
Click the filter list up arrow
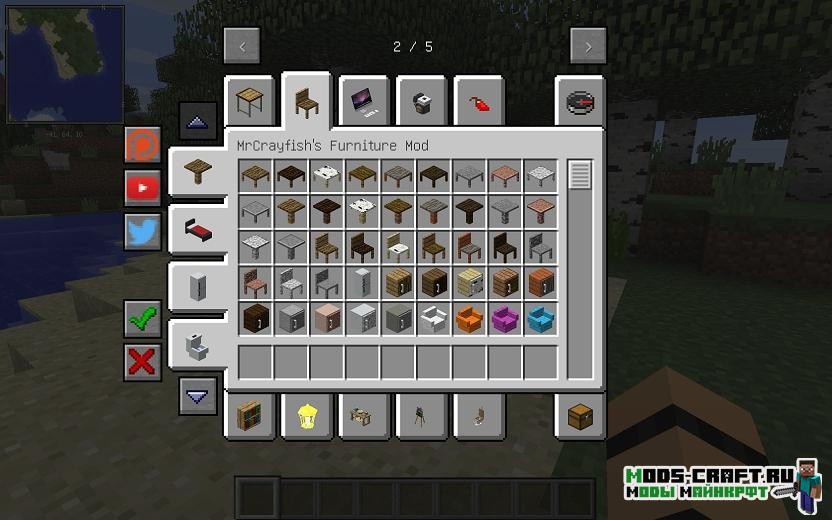198,121
